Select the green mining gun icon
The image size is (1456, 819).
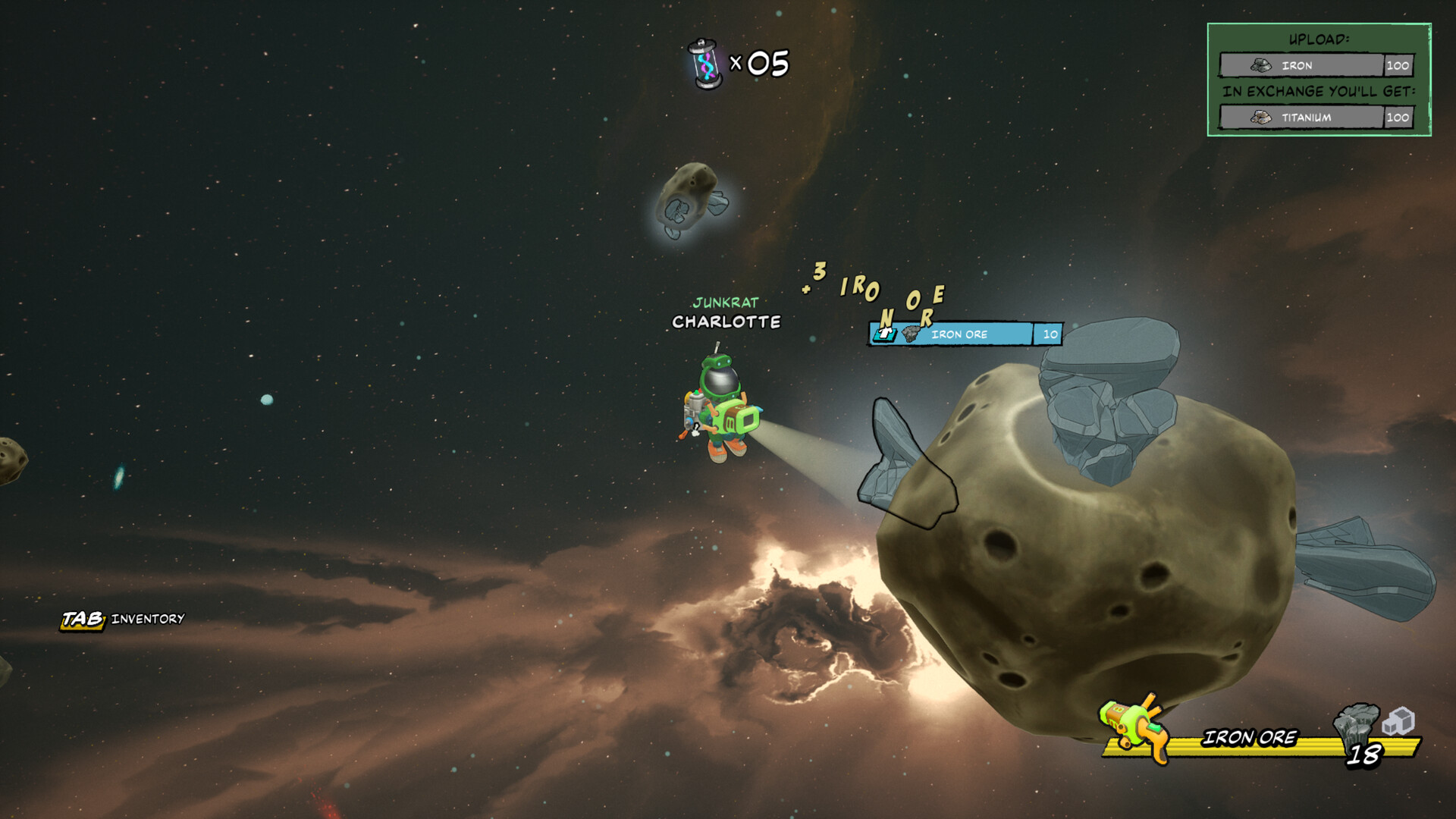click(x=1135, y=727)
